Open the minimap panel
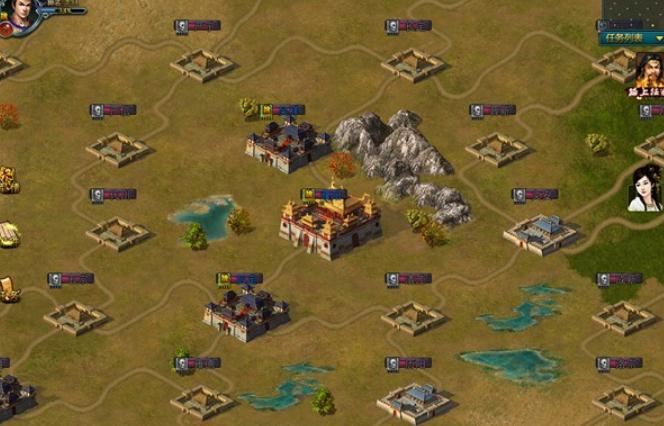This screenshot has height=426, width=664. pos(632,14)
